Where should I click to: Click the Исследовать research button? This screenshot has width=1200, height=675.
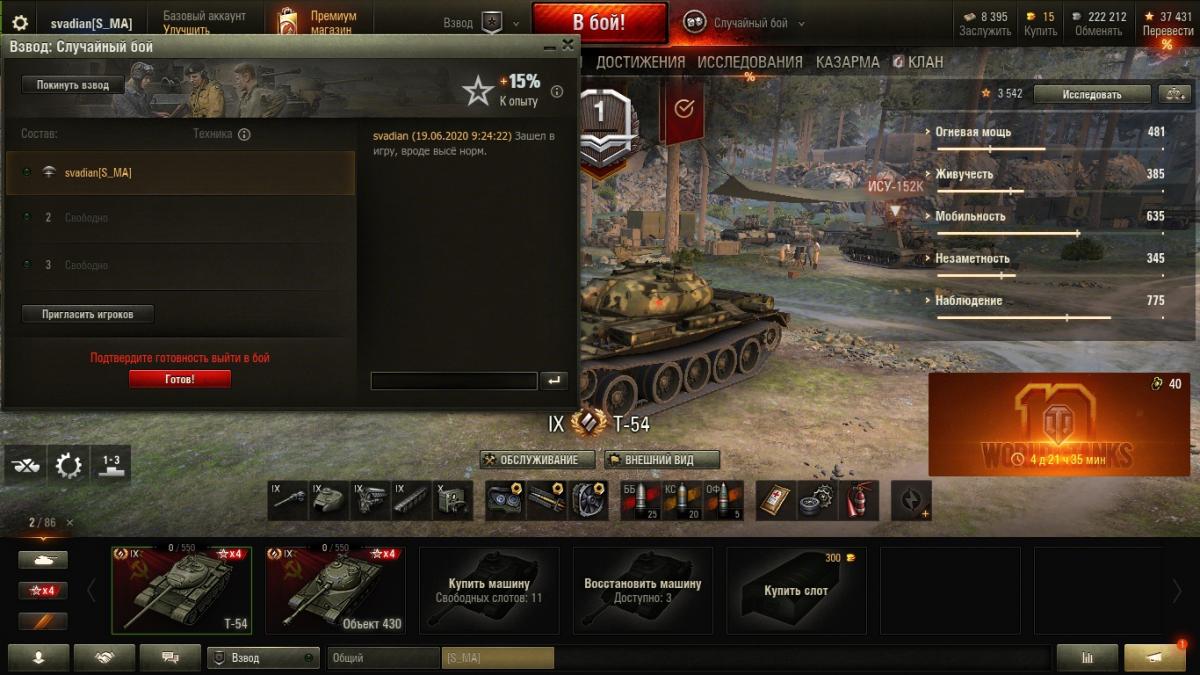pyautogui.click(x=1091, y=94)
